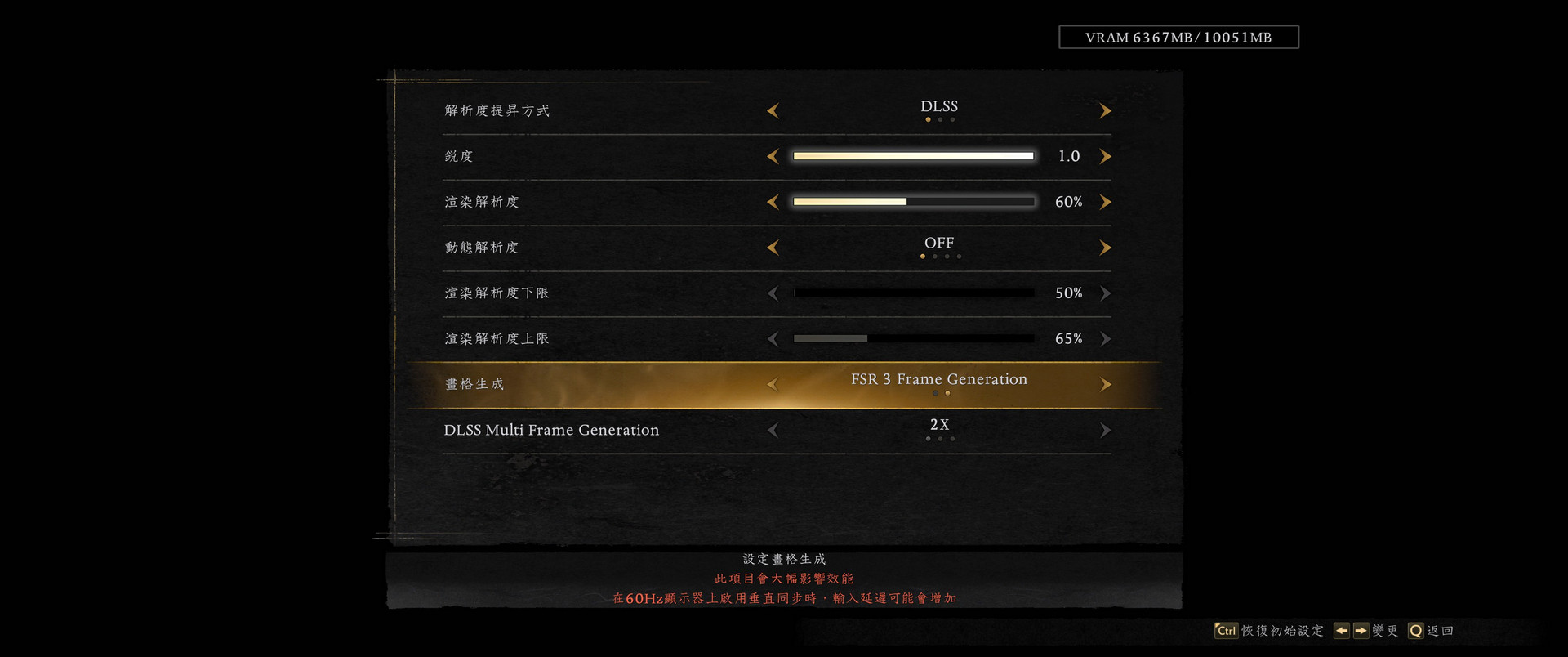This screenshot has width=1568, height=657.
Task: Set the 渲染解析度 slider bar
Action: pos(913,202)
